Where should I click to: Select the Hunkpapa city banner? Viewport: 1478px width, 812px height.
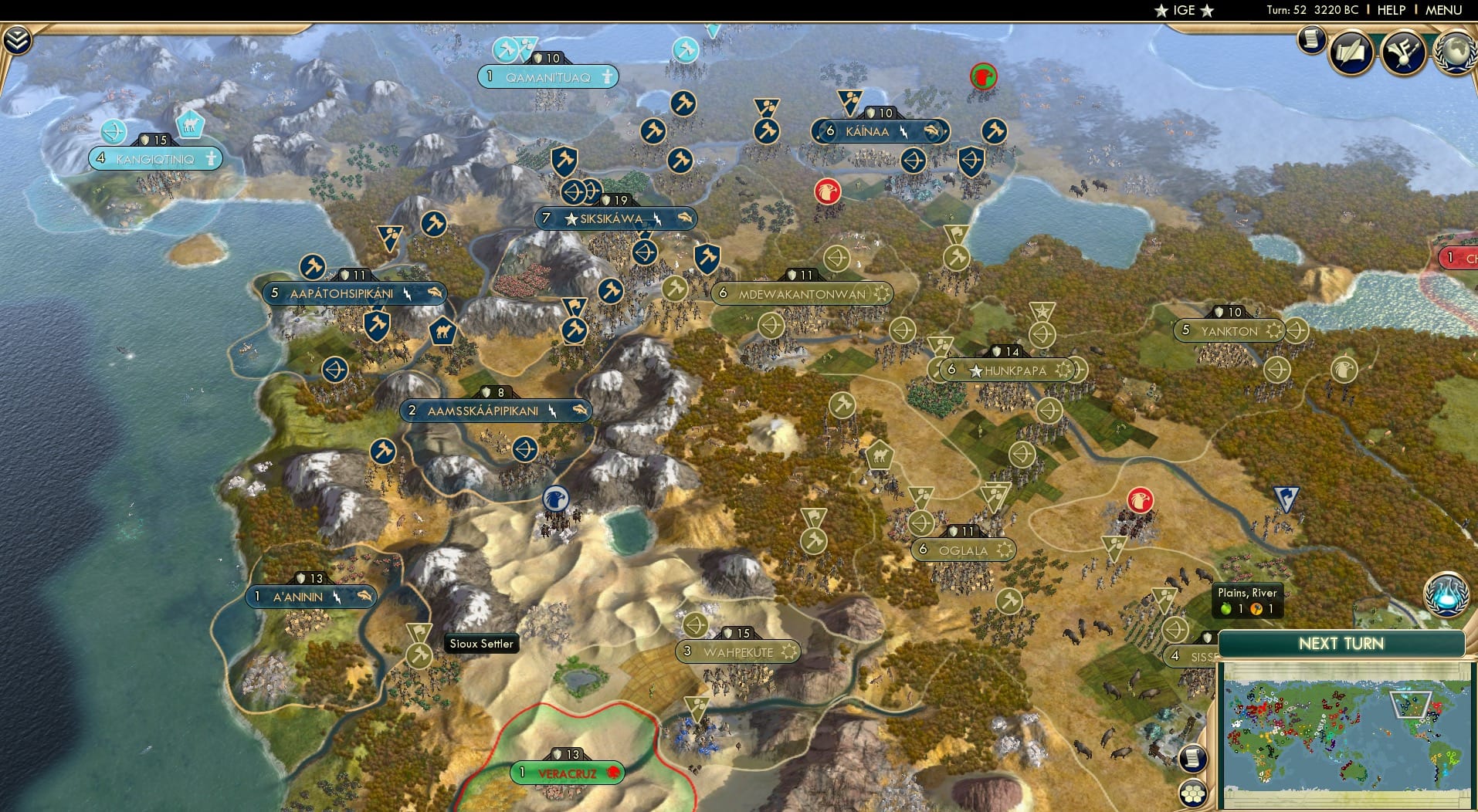pyautogui.click(x=1006, y=370)
